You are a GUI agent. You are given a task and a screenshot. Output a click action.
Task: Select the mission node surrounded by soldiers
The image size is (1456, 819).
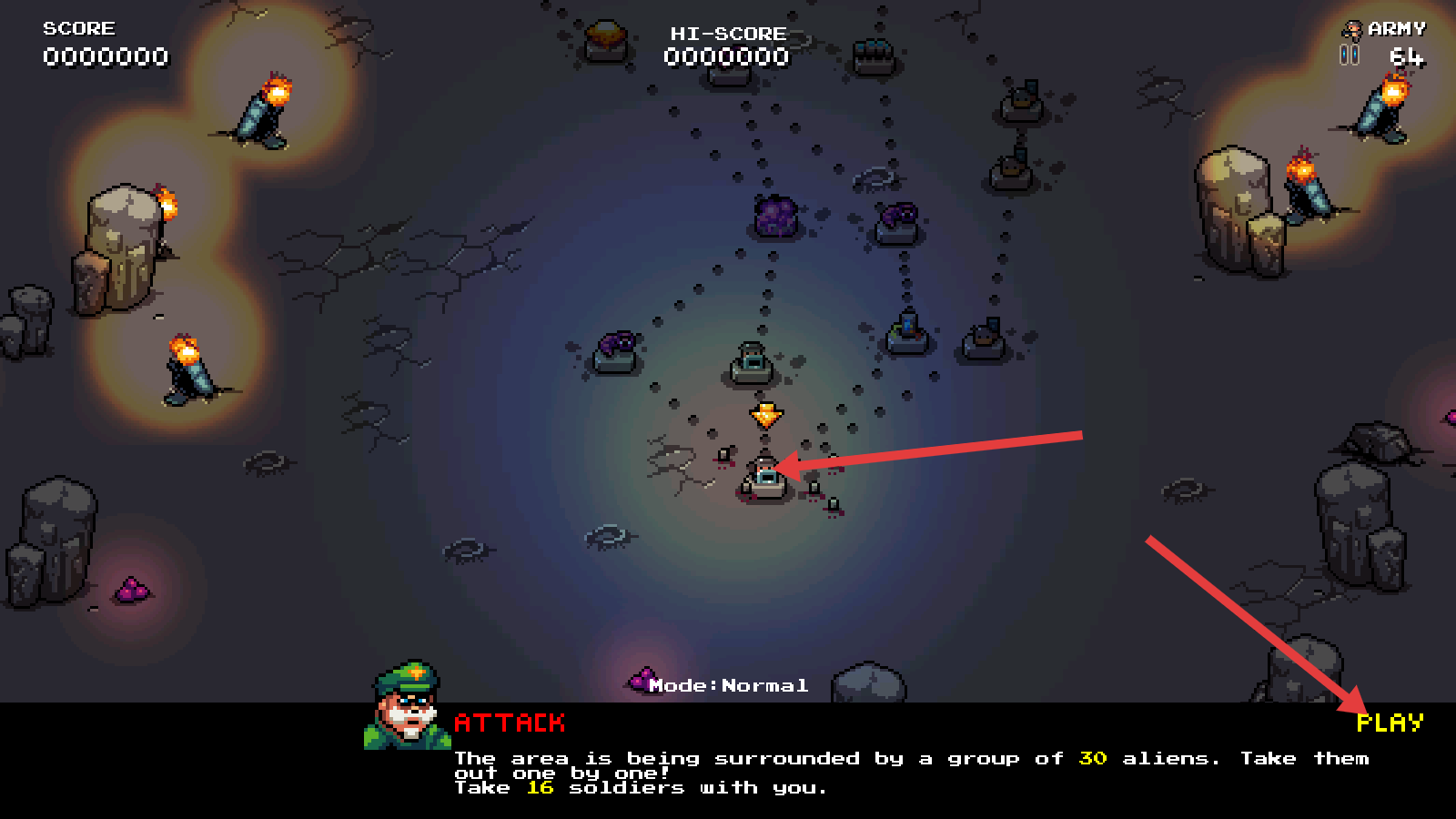pyautogui.click(x=766, y=479)
